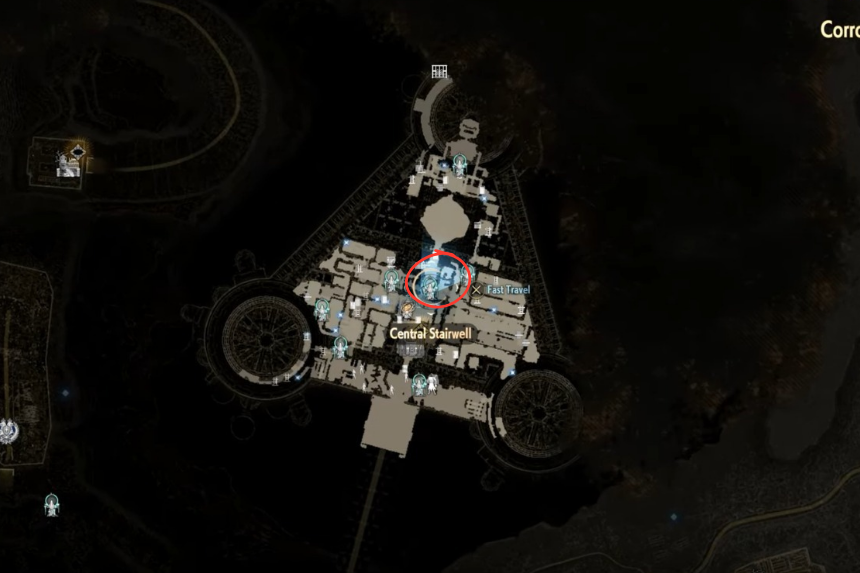Choose the waypoint statue below the north tower
This screenshot has height=573, width=860.
tap(459, 163)
